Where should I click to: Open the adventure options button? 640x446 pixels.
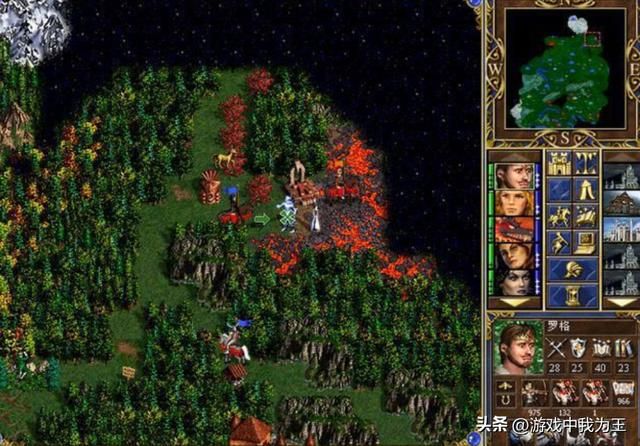tap(558, 243)
